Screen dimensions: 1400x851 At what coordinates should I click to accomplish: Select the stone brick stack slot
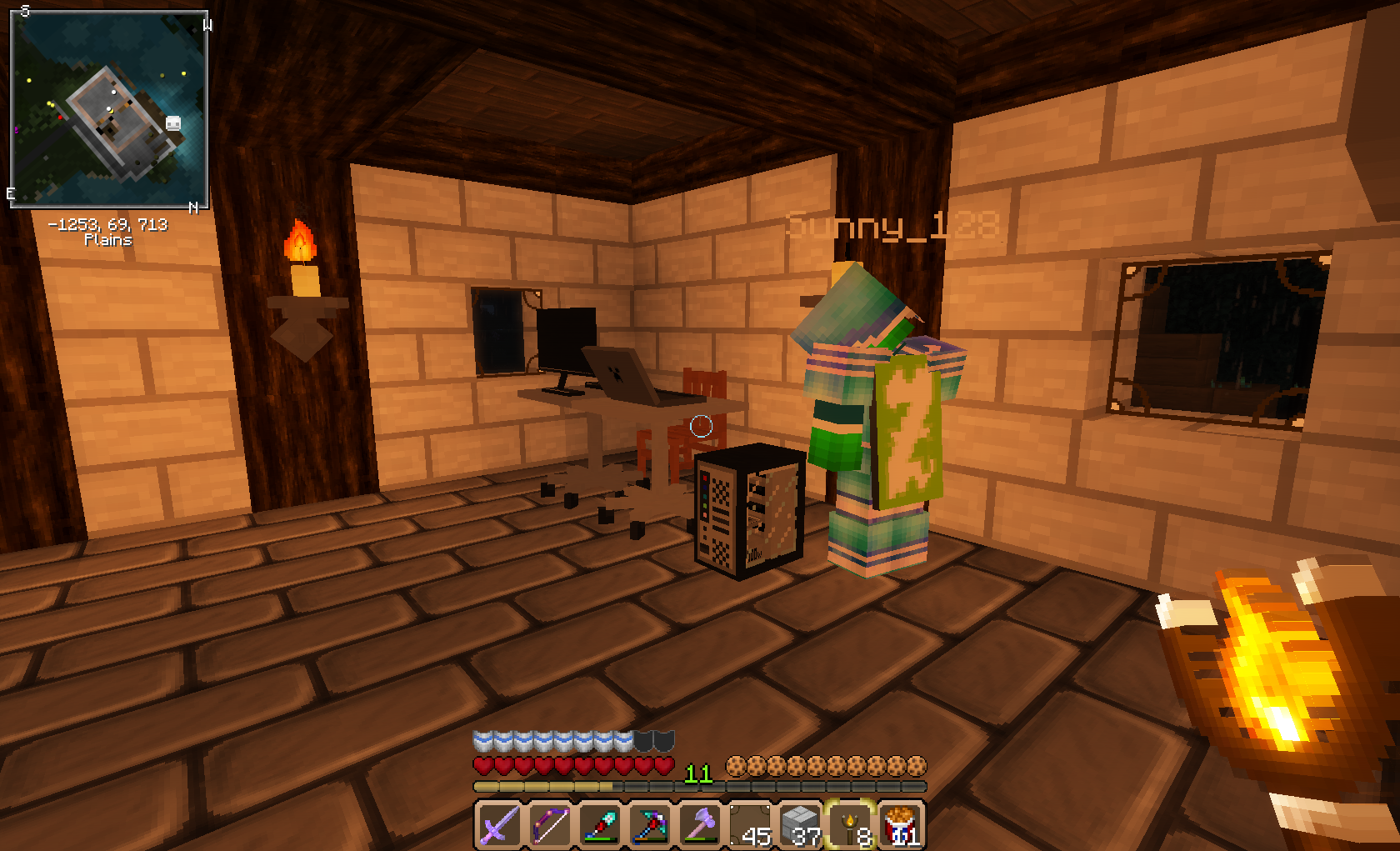point(800,825)
